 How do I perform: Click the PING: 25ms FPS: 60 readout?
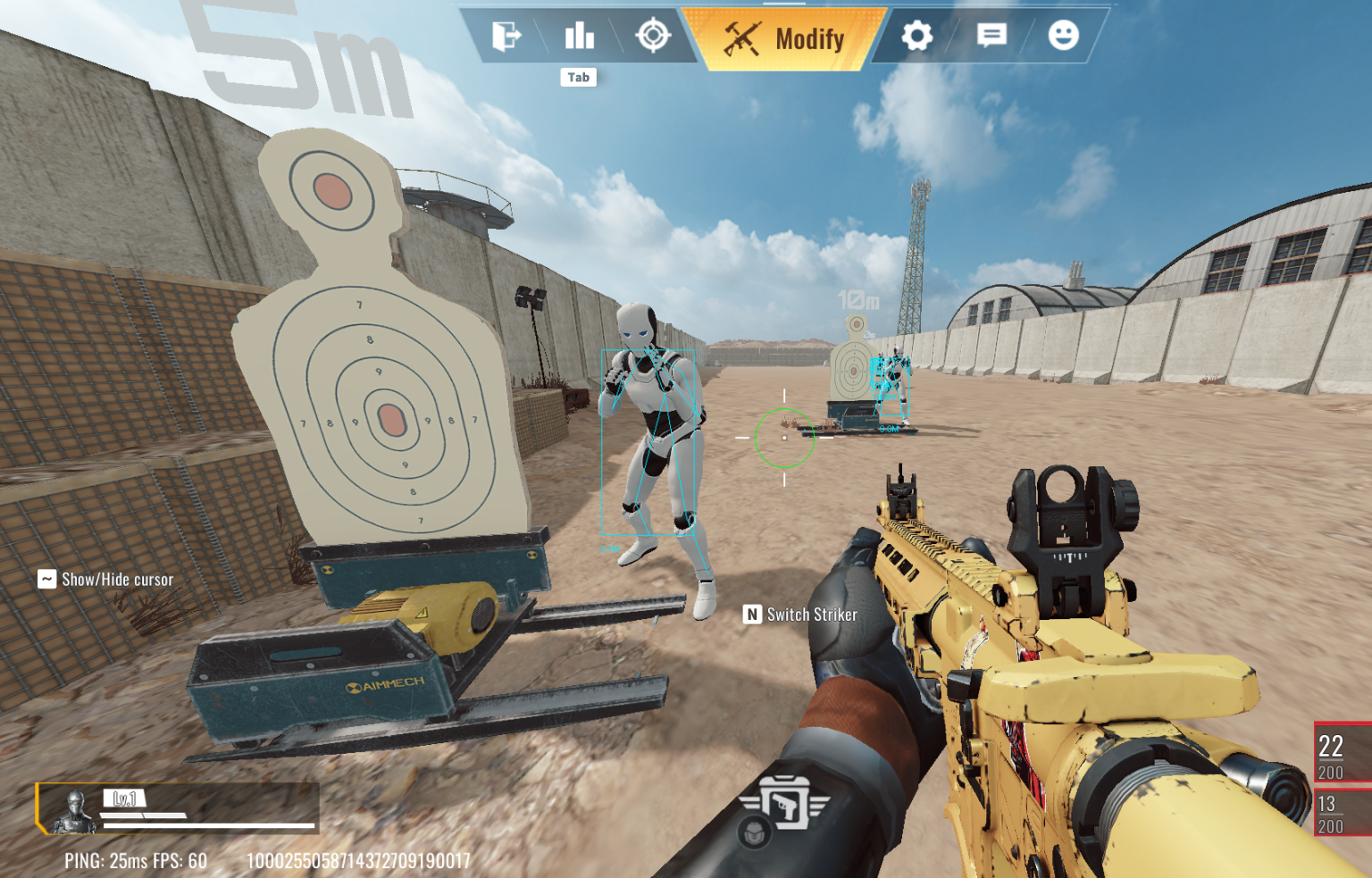[x=135, y=860]
